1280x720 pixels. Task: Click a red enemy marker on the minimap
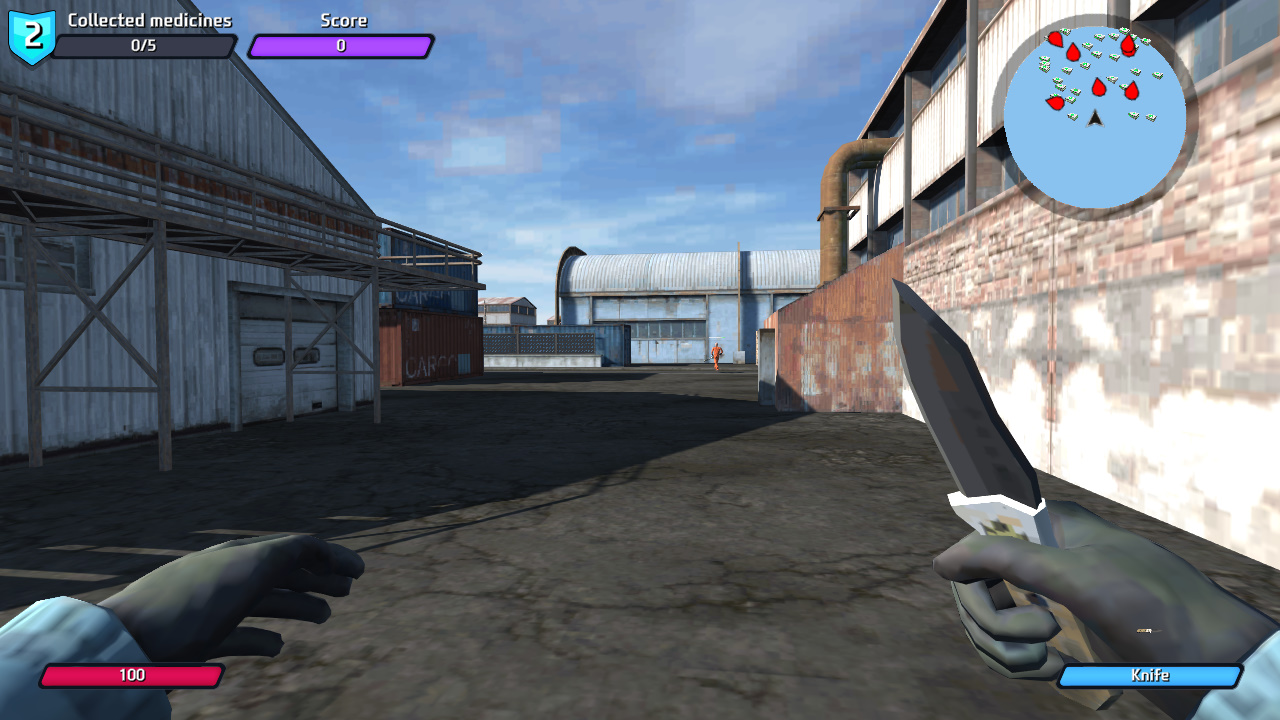pyautogui.click(x=1097, y=87)
